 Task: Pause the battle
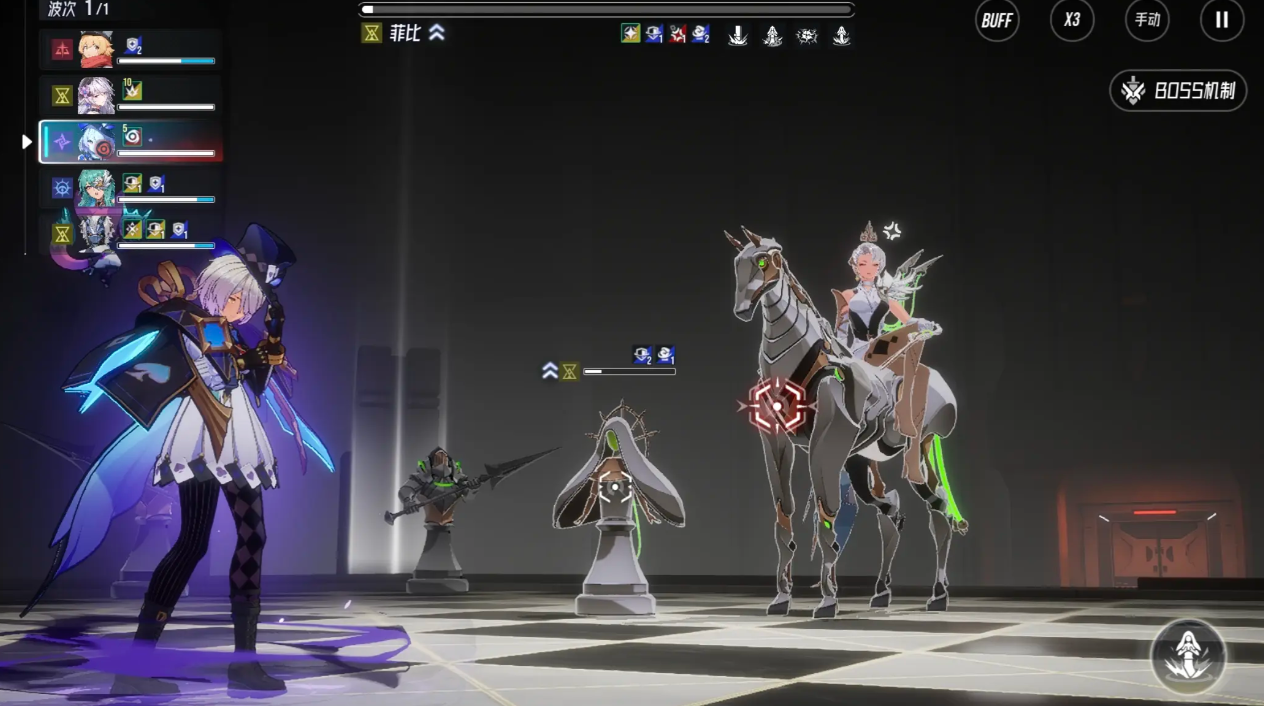point(1222,20)
